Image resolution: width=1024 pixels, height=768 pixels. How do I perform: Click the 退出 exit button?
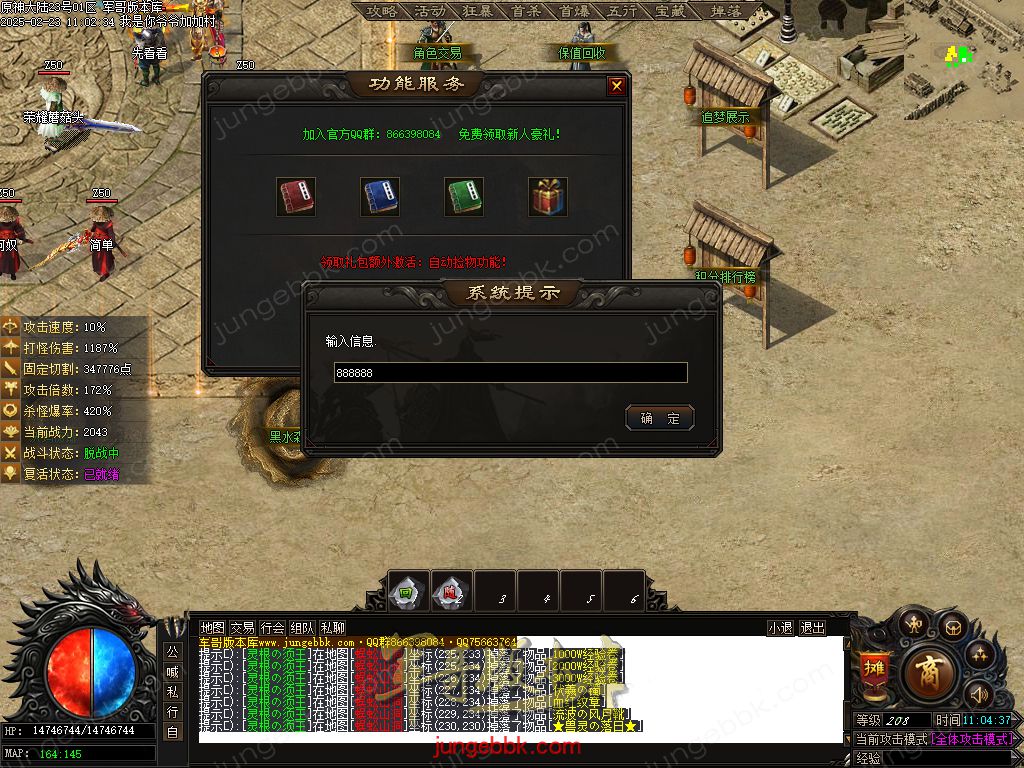[x=813, y=628]
